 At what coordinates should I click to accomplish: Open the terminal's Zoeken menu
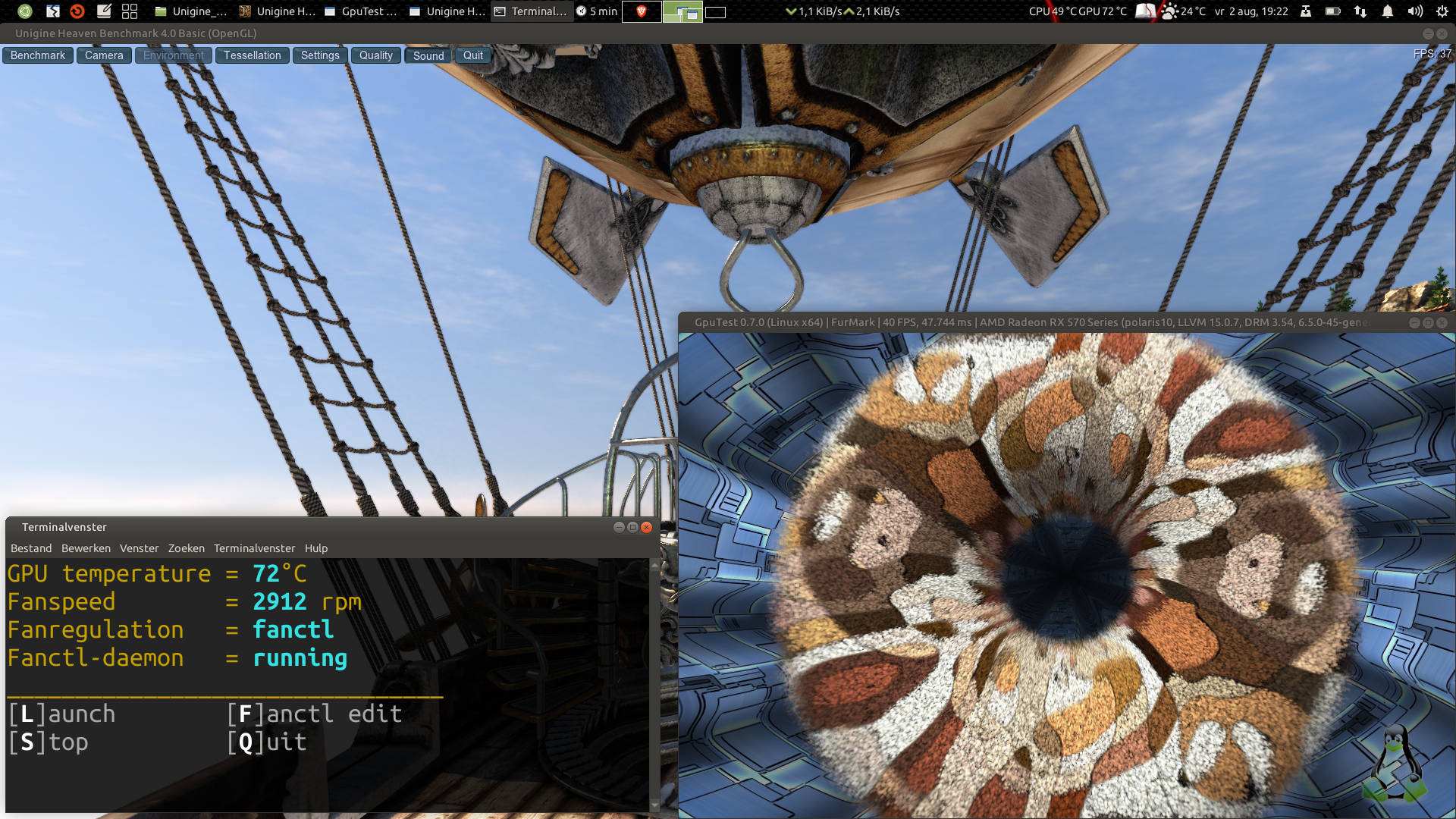(186, 548)
